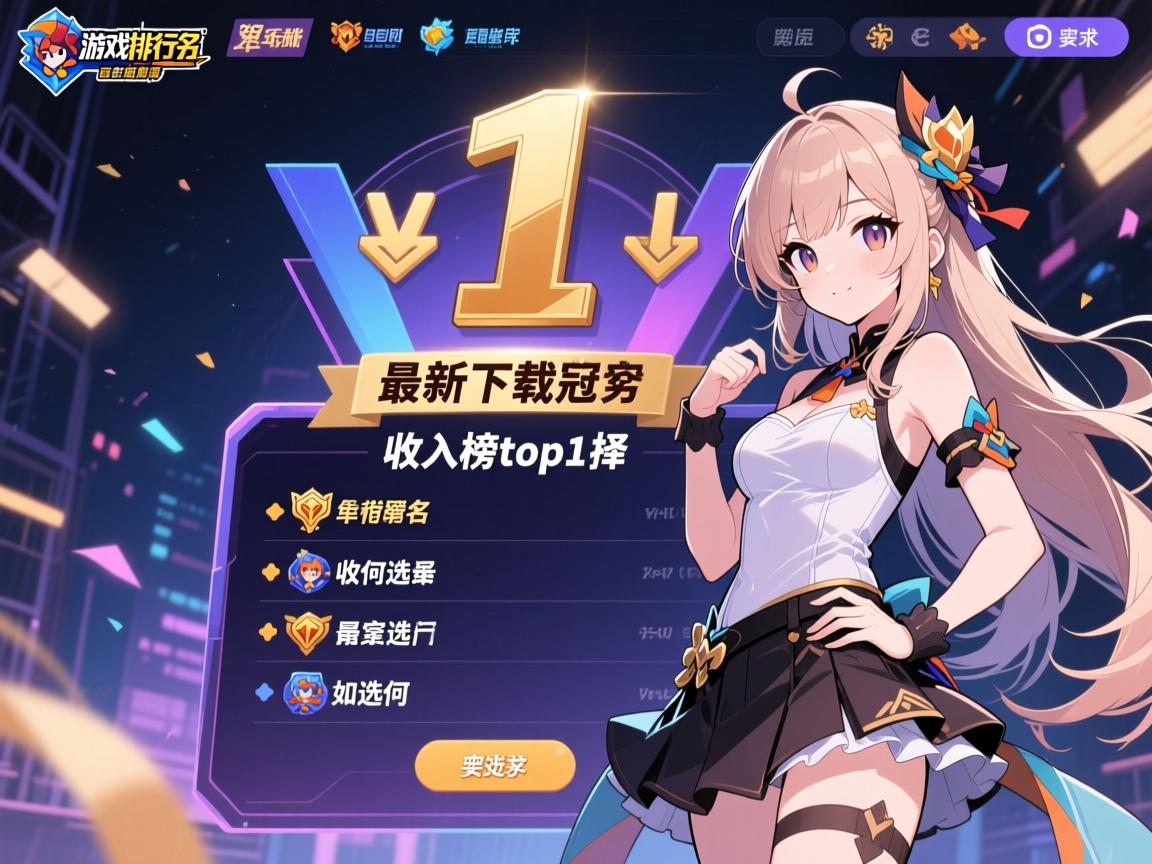Screen dimensions: 1152x864
Task: Tap the gold swirl icon in the header
Action: [x=880, y=38]
